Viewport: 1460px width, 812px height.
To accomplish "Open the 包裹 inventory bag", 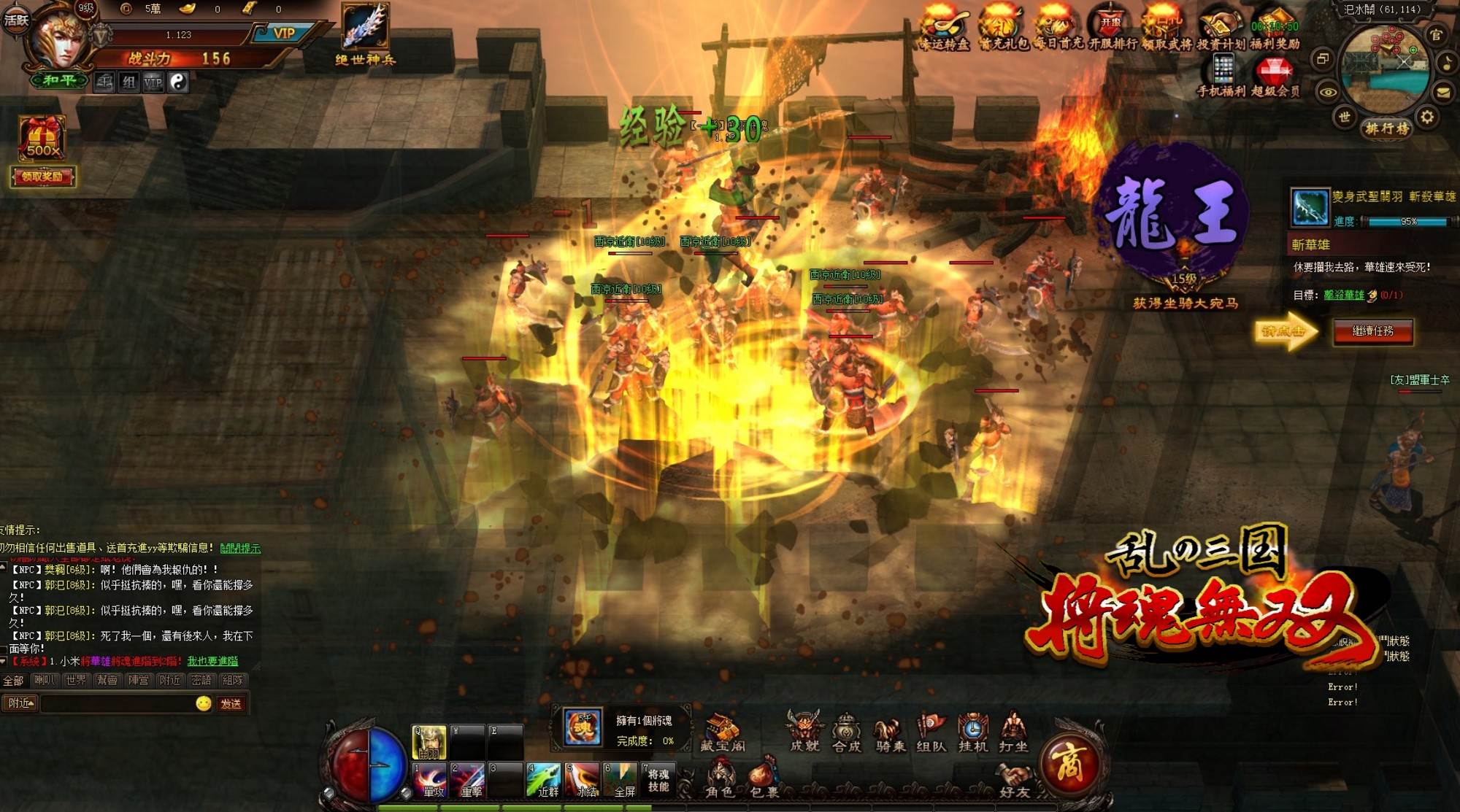I will (x=764, y=779).
